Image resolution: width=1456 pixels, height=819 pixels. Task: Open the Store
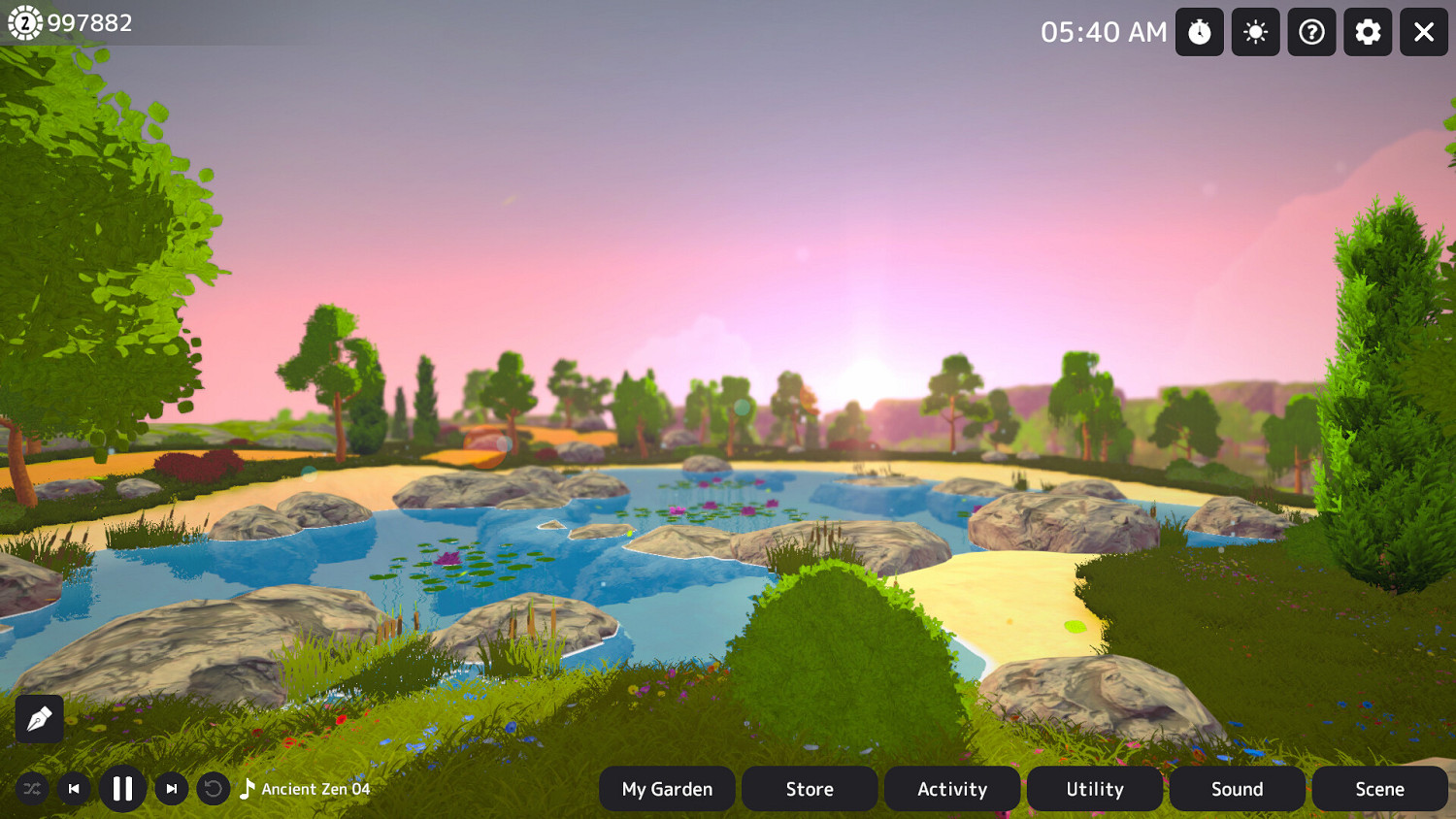(x=810, y=789)
